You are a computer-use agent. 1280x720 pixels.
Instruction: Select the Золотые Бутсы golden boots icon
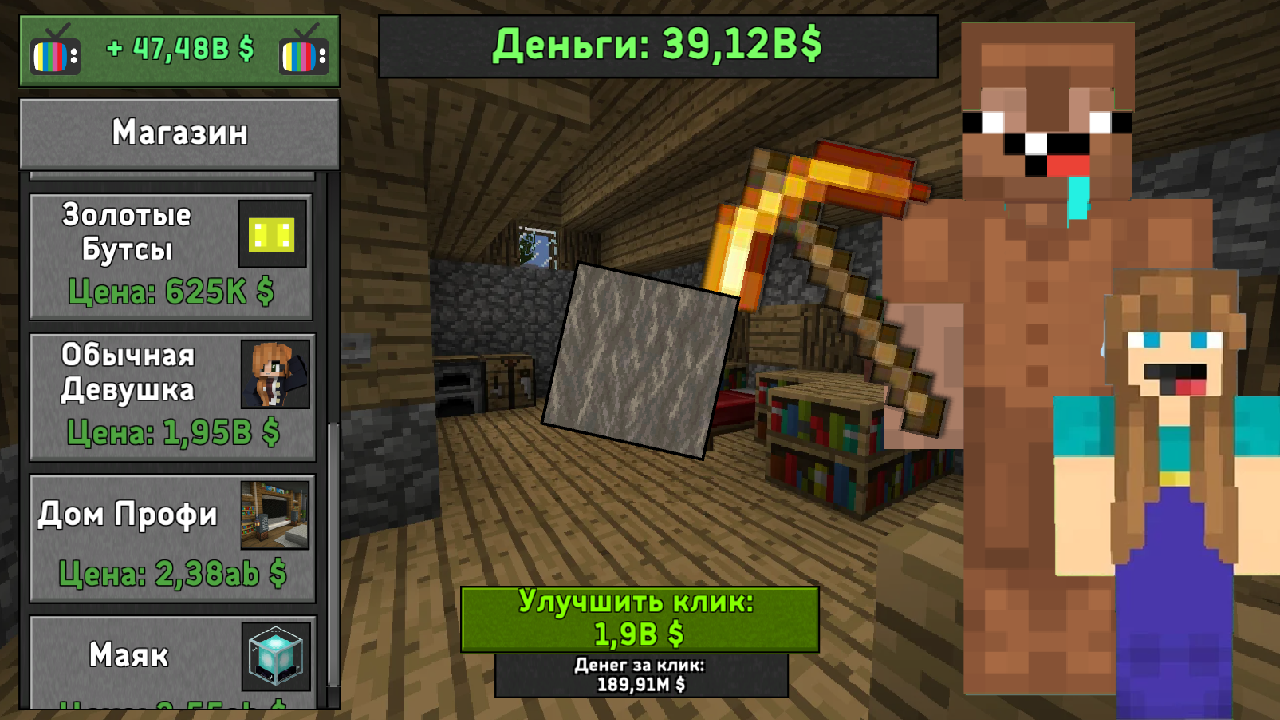click(x=271, y=233)
